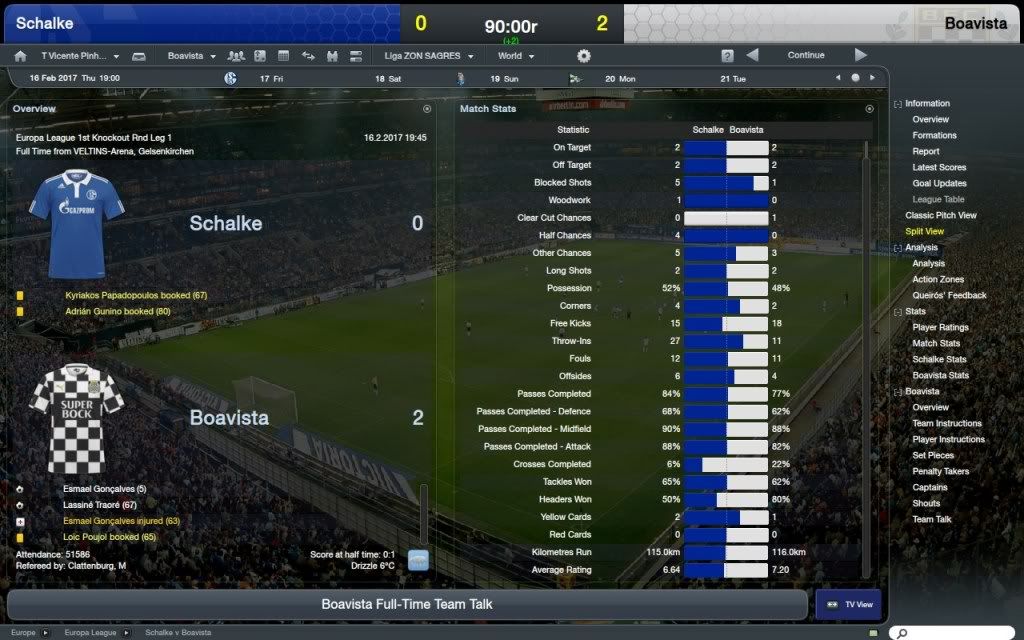The image size is (1024, 640).
Task: Open Queirós' Feedback
Action: [x=949, y=295]
